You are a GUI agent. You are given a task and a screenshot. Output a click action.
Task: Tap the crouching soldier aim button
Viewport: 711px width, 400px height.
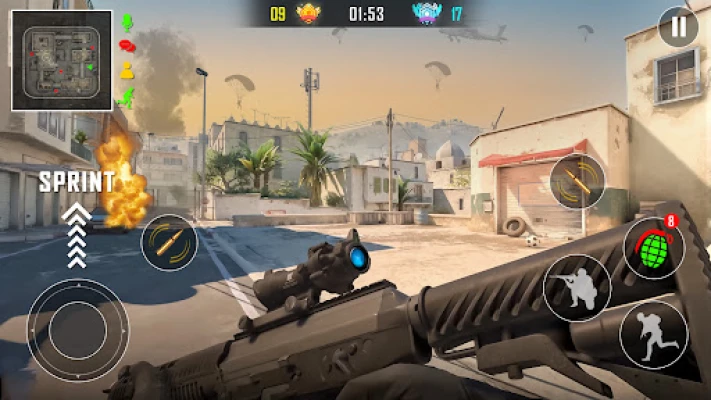577,288
